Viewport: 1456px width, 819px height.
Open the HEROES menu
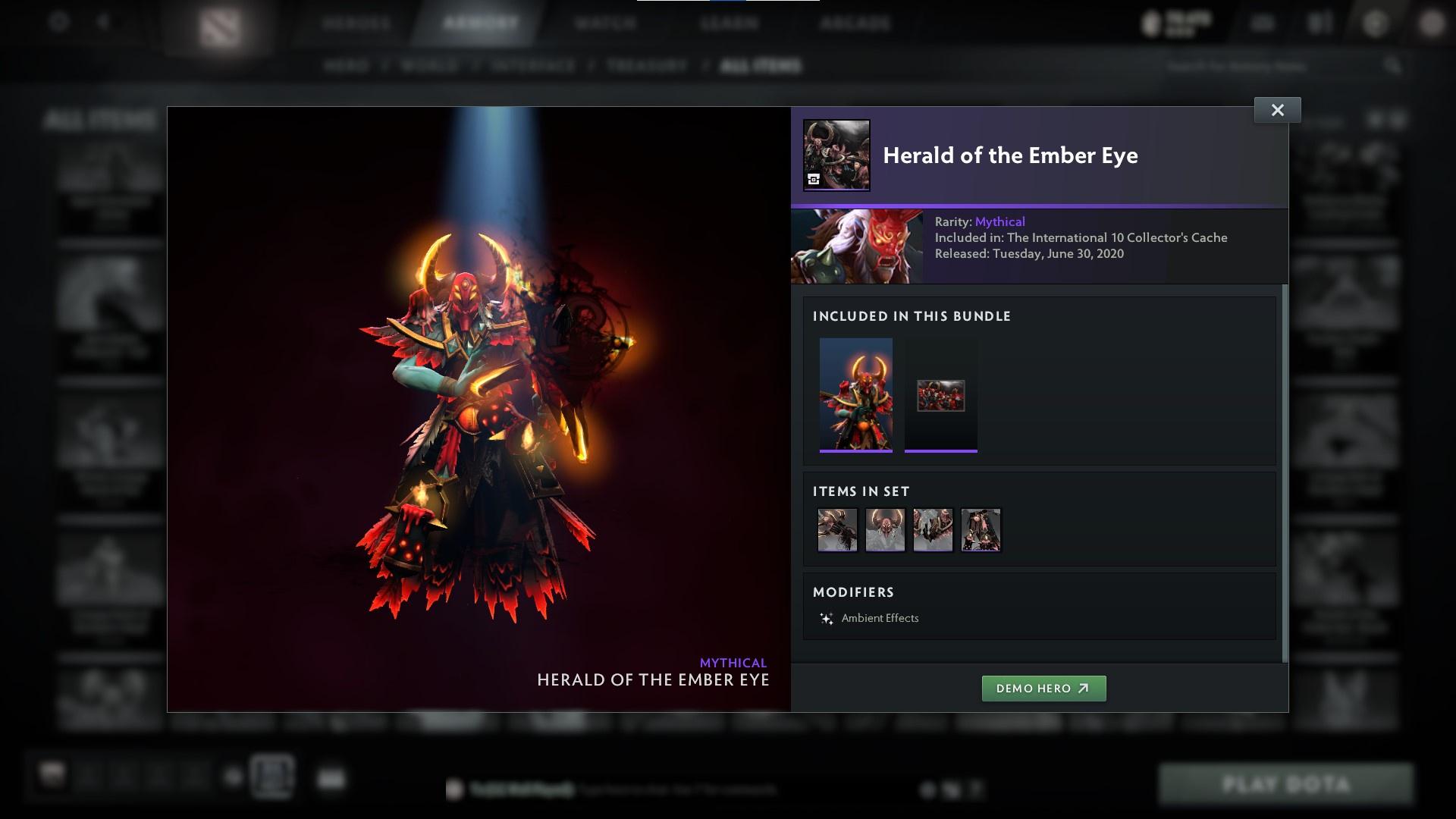[x=357, y=23]
